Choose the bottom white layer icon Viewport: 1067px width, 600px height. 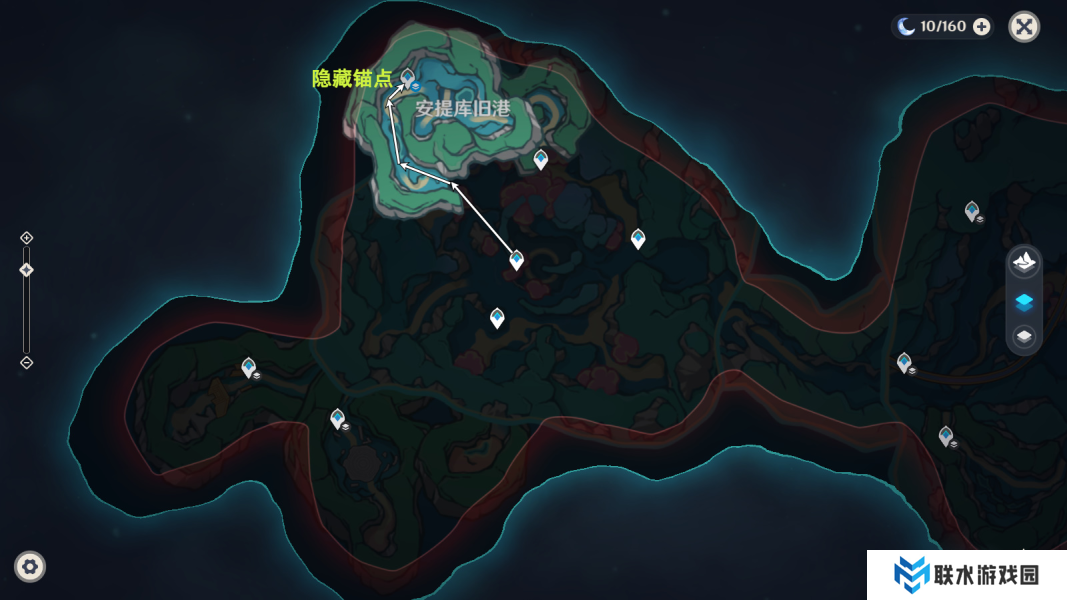[1024, 337]
